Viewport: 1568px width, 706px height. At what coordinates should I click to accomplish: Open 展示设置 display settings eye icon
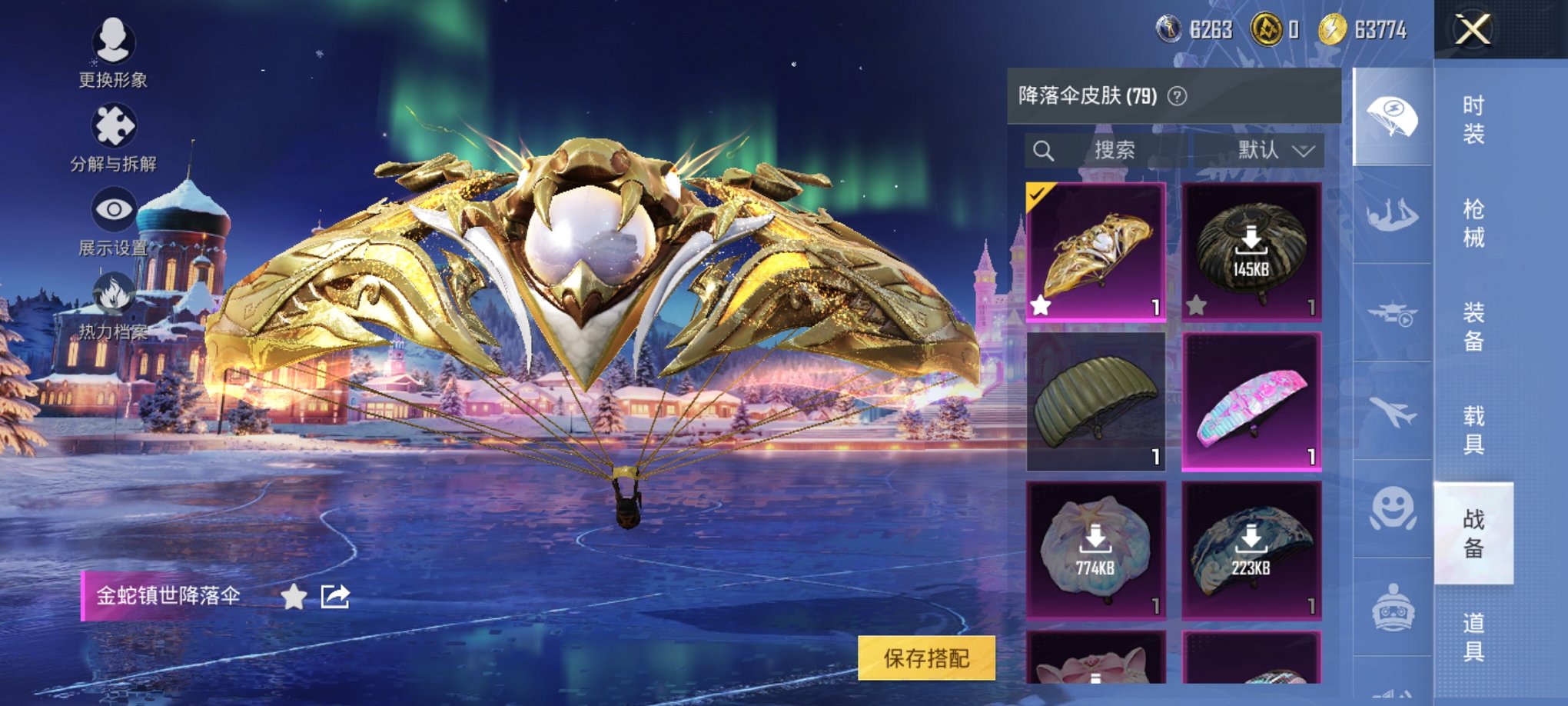coord(114,208)
